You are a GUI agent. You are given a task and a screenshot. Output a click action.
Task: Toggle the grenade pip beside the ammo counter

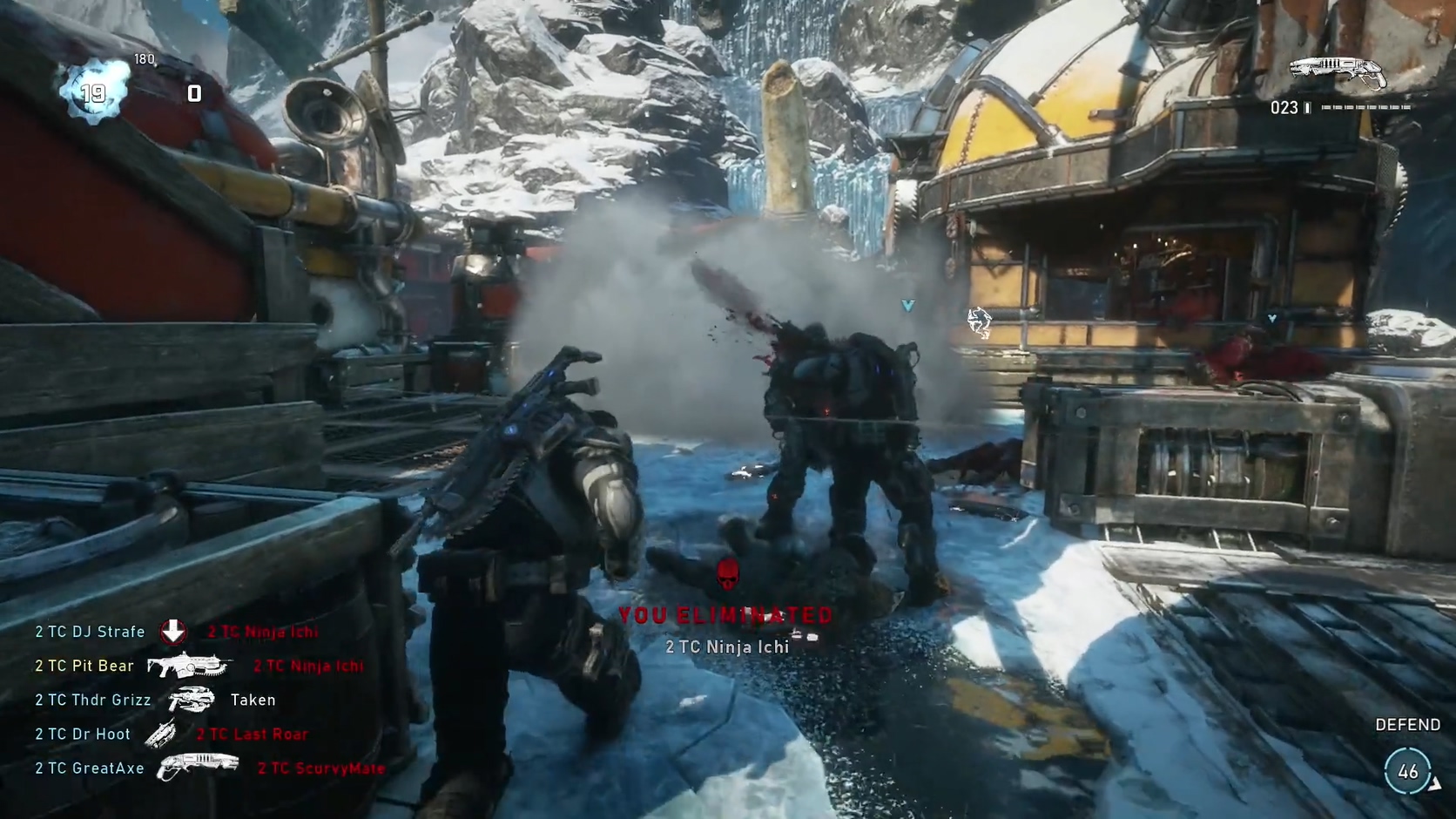click(1307, 108)
